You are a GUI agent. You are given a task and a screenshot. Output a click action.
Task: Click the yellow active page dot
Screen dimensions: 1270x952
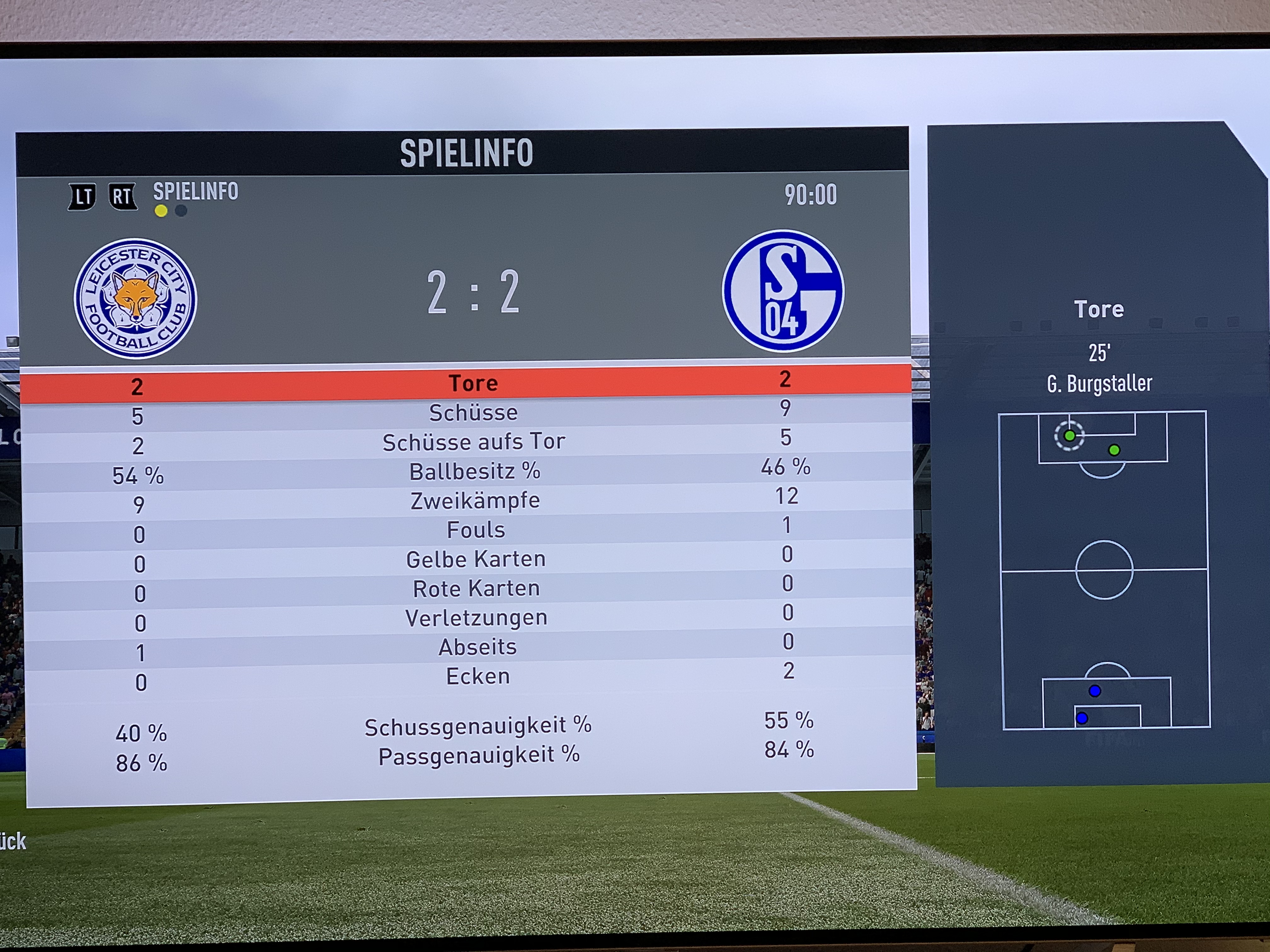click(x=161, y=211)
